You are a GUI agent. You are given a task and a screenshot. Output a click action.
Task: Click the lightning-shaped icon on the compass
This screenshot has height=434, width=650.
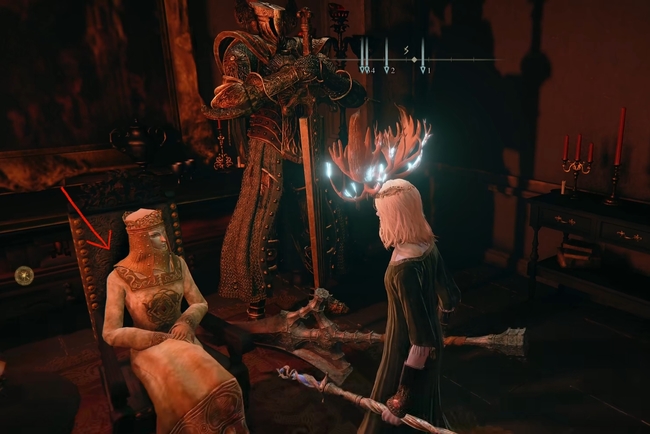click(x=407, y=48)
